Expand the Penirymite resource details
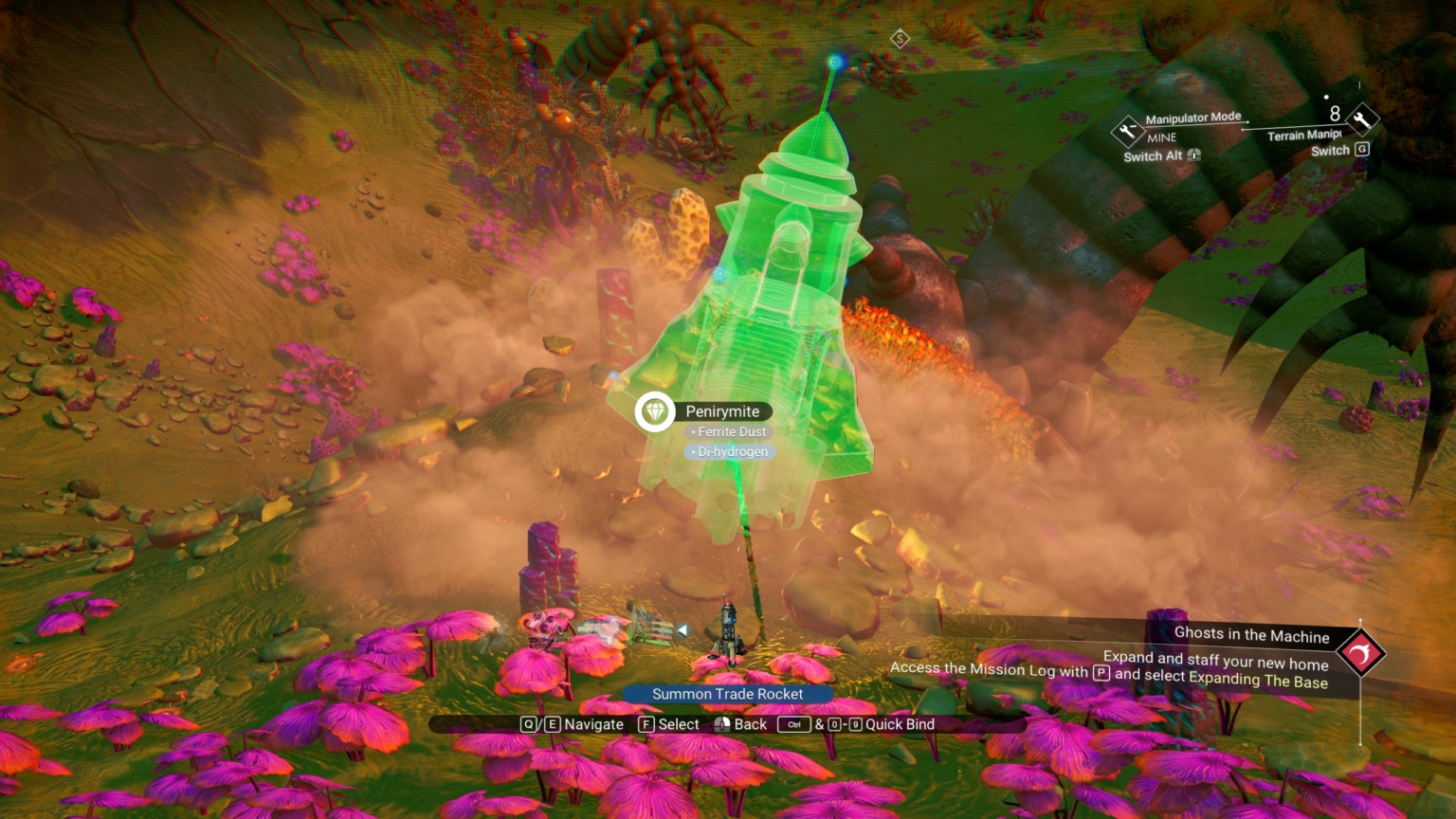Viewport: 1456px width, 819px height. (x=724, y=411)
